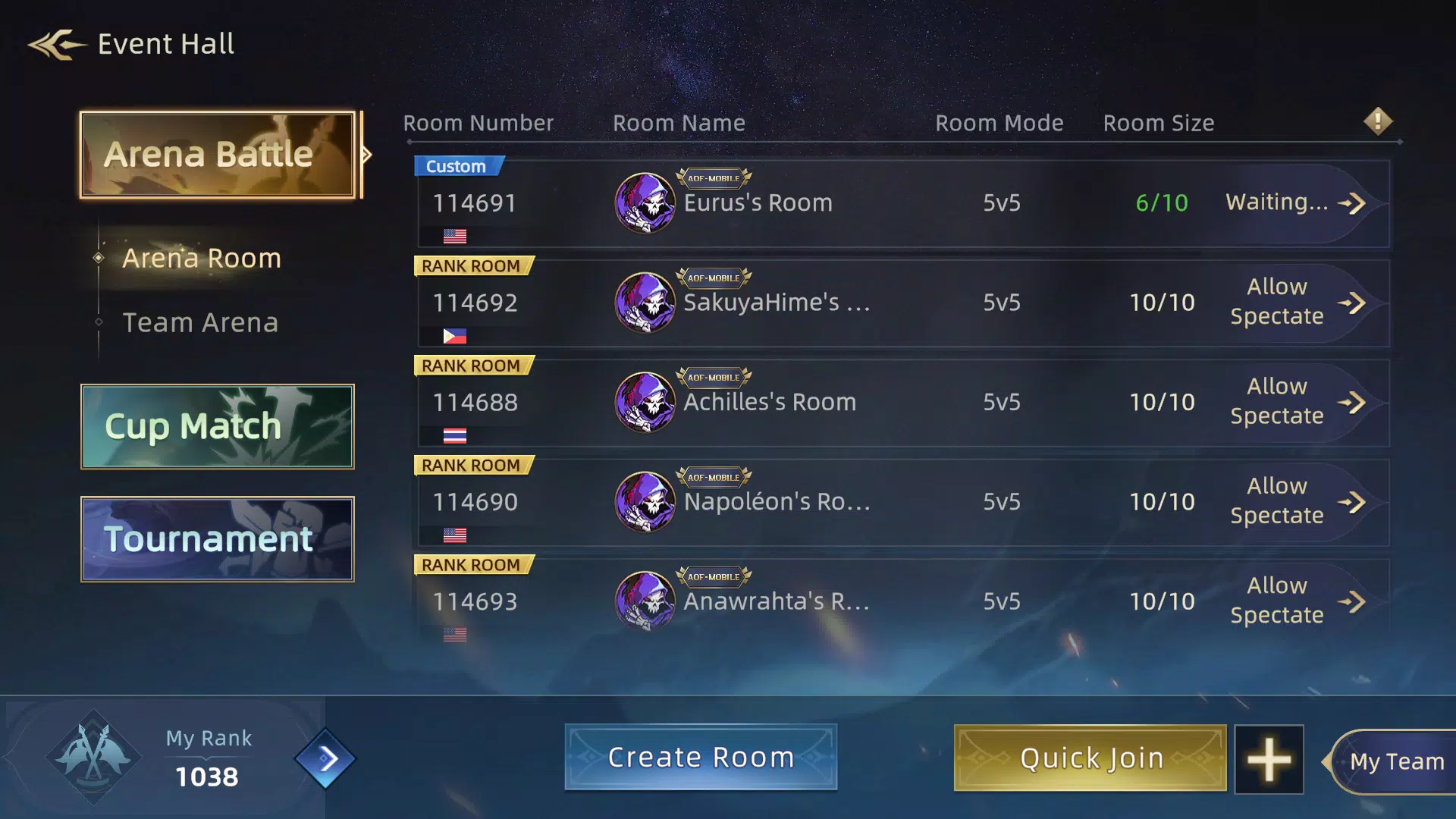Click the Custom badge on room 114691
This screenshot has height=819, width=1456.
458,166
